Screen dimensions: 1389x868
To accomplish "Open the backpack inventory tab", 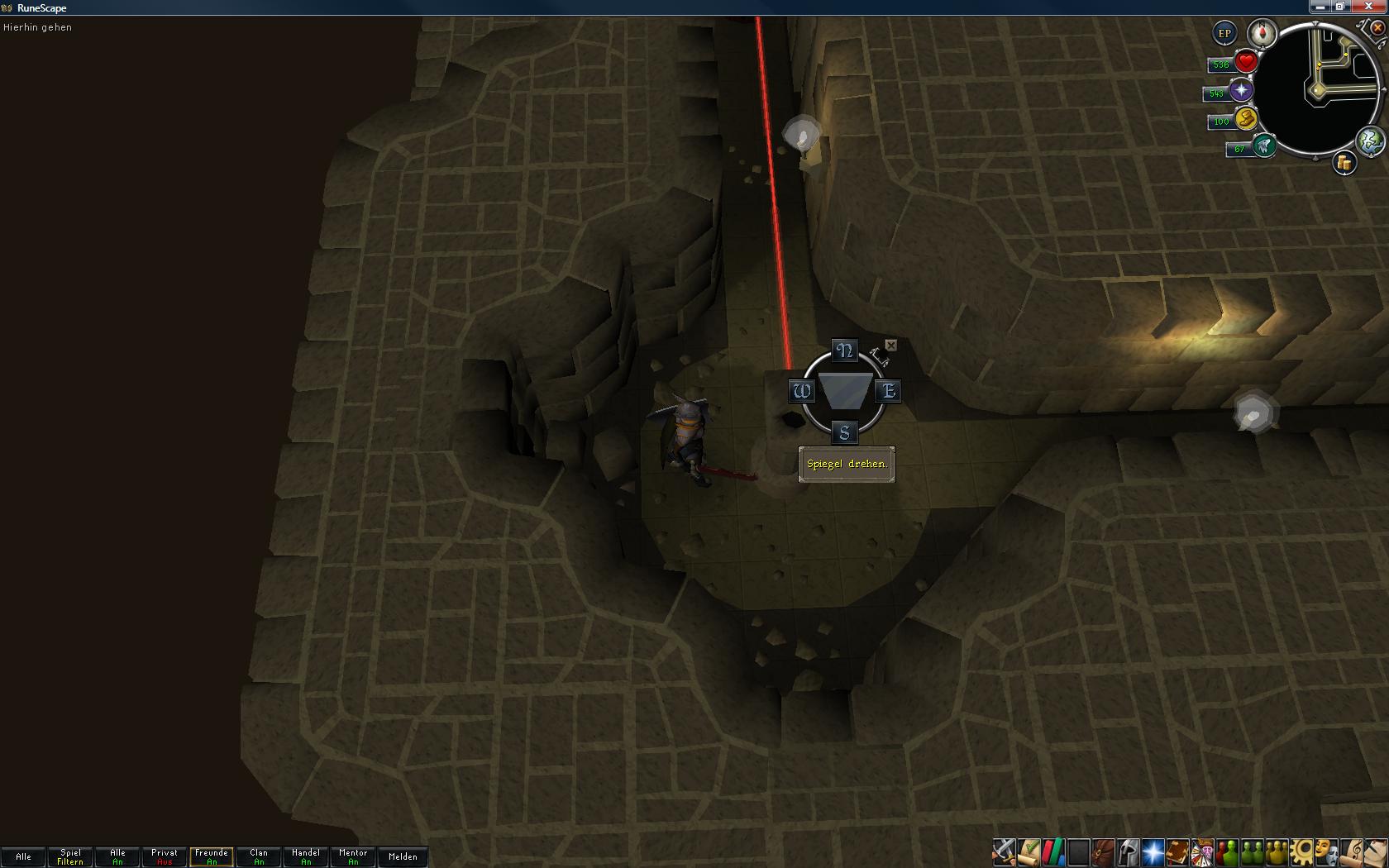I will pos(1103,851).
